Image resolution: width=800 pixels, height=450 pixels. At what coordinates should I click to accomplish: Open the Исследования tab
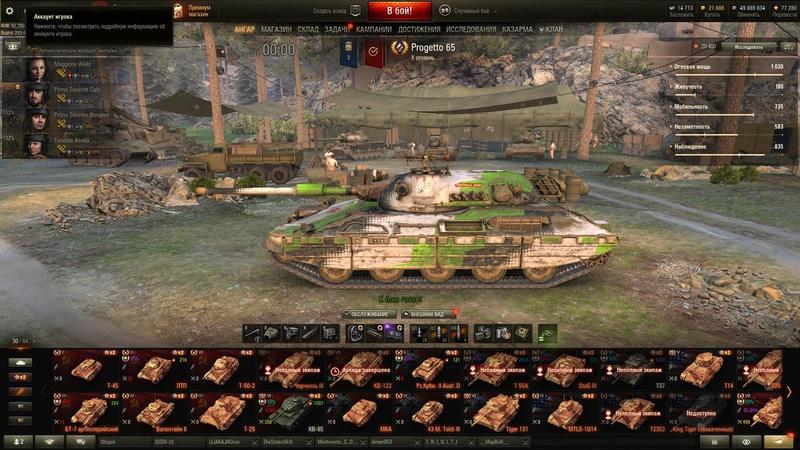tap(471, 30)
